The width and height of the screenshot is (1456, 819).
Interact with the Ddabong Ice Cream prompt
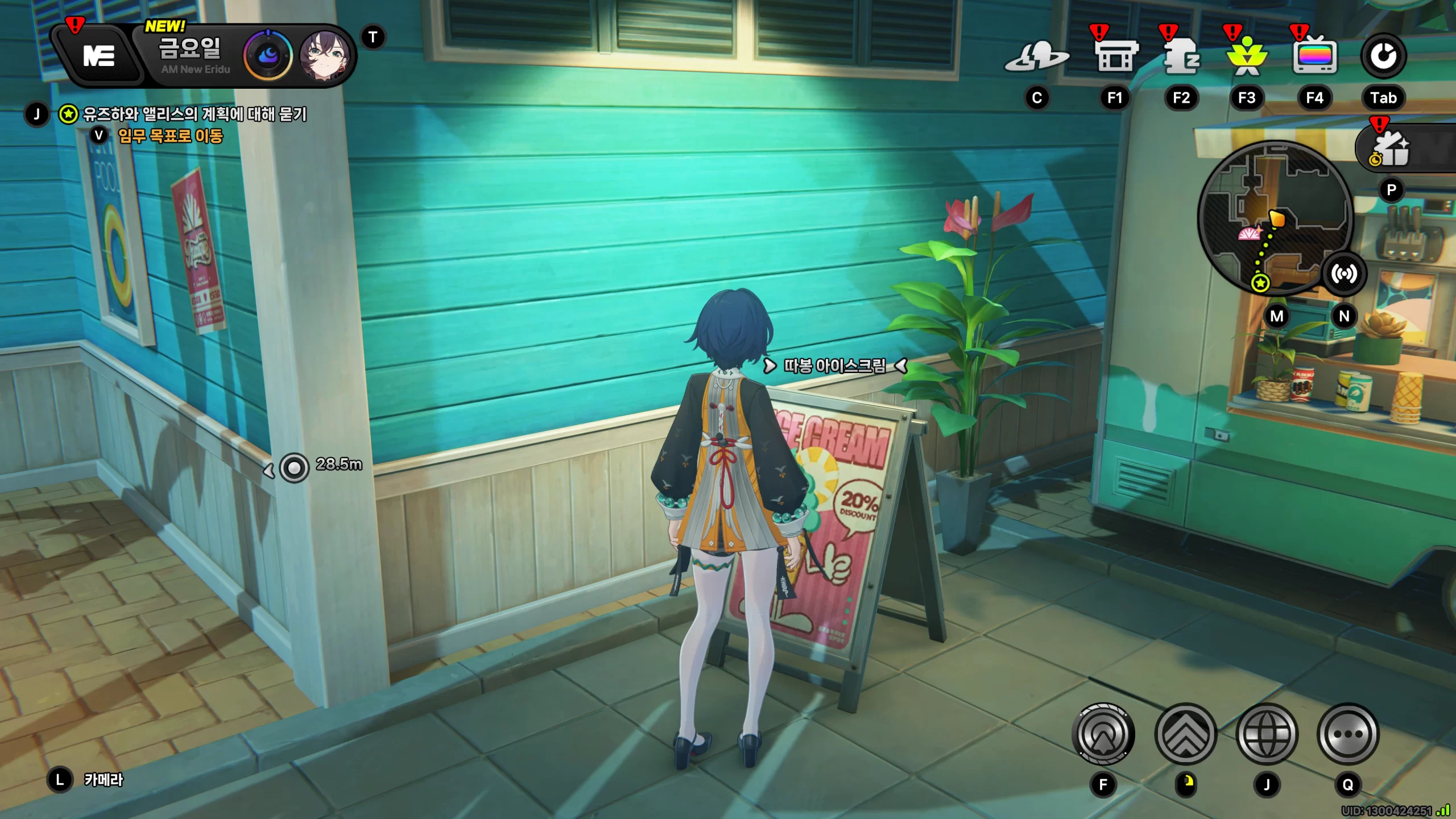pos(834,366)
